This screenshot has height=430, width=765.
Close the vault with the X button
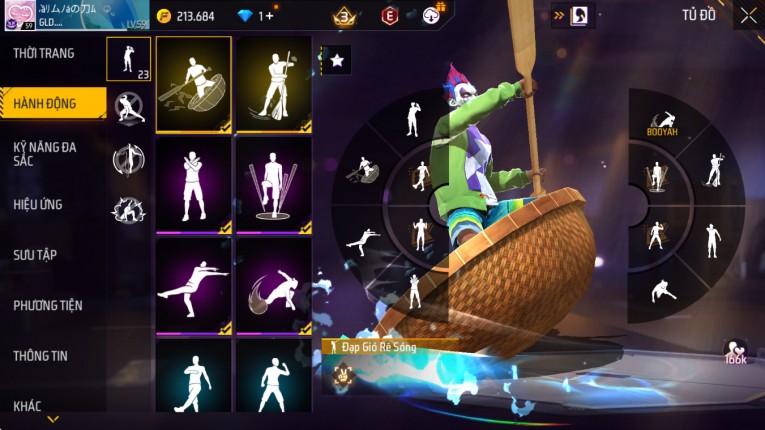(748, 15)
